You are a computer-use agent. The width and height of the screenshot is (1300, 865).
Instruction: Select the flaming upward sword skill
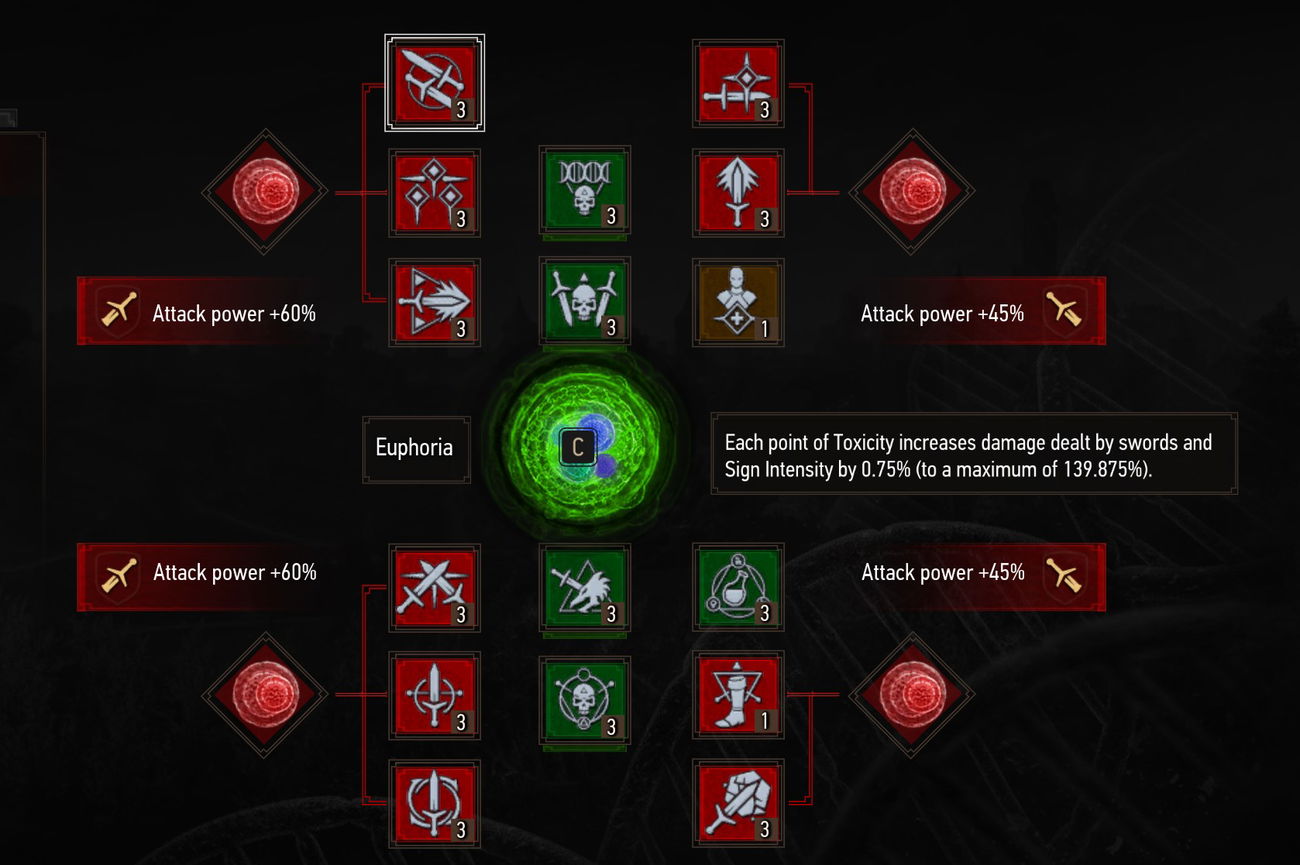(x=737, y=193)
